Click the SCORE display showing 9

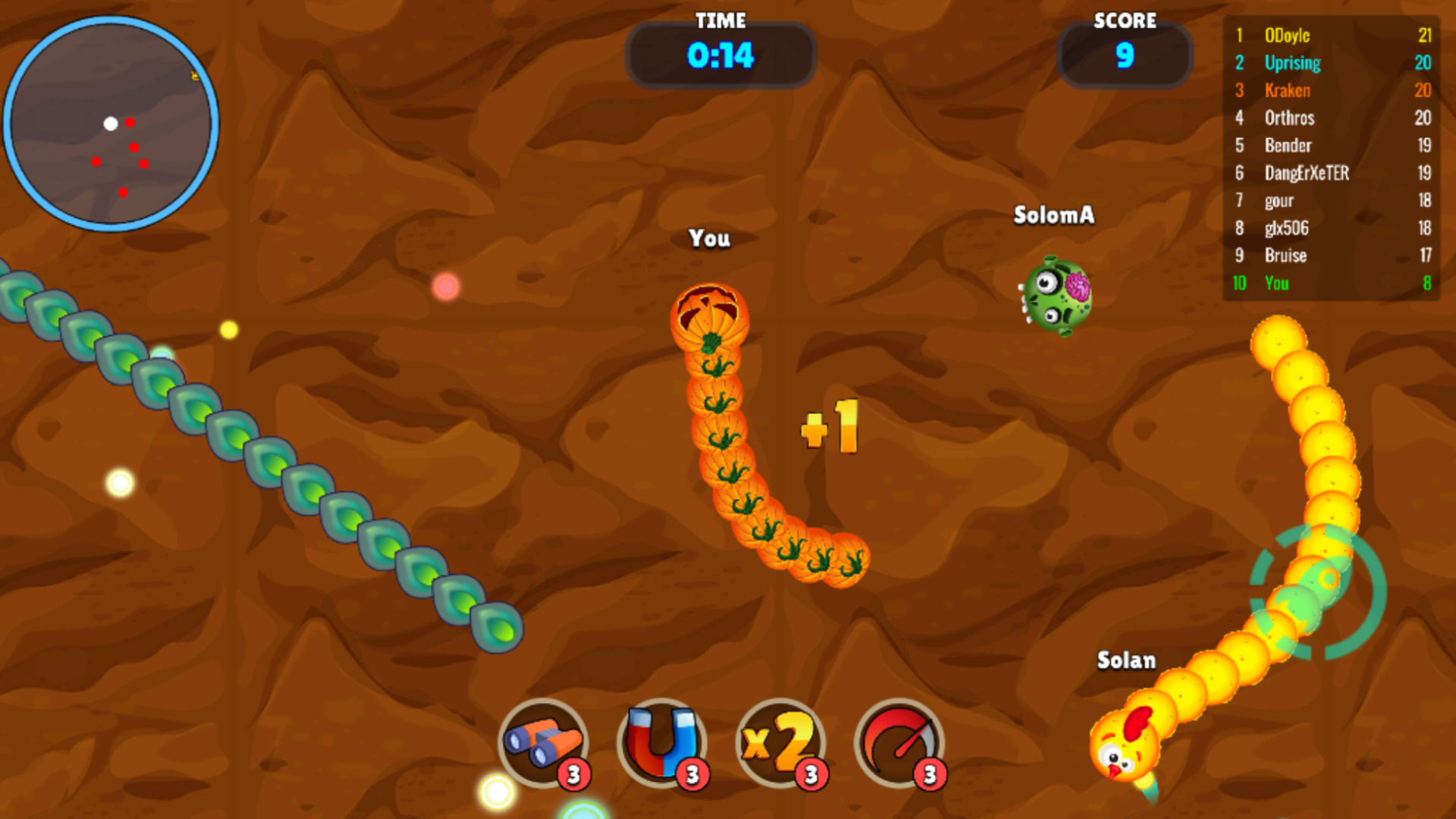click(1125, 55)
